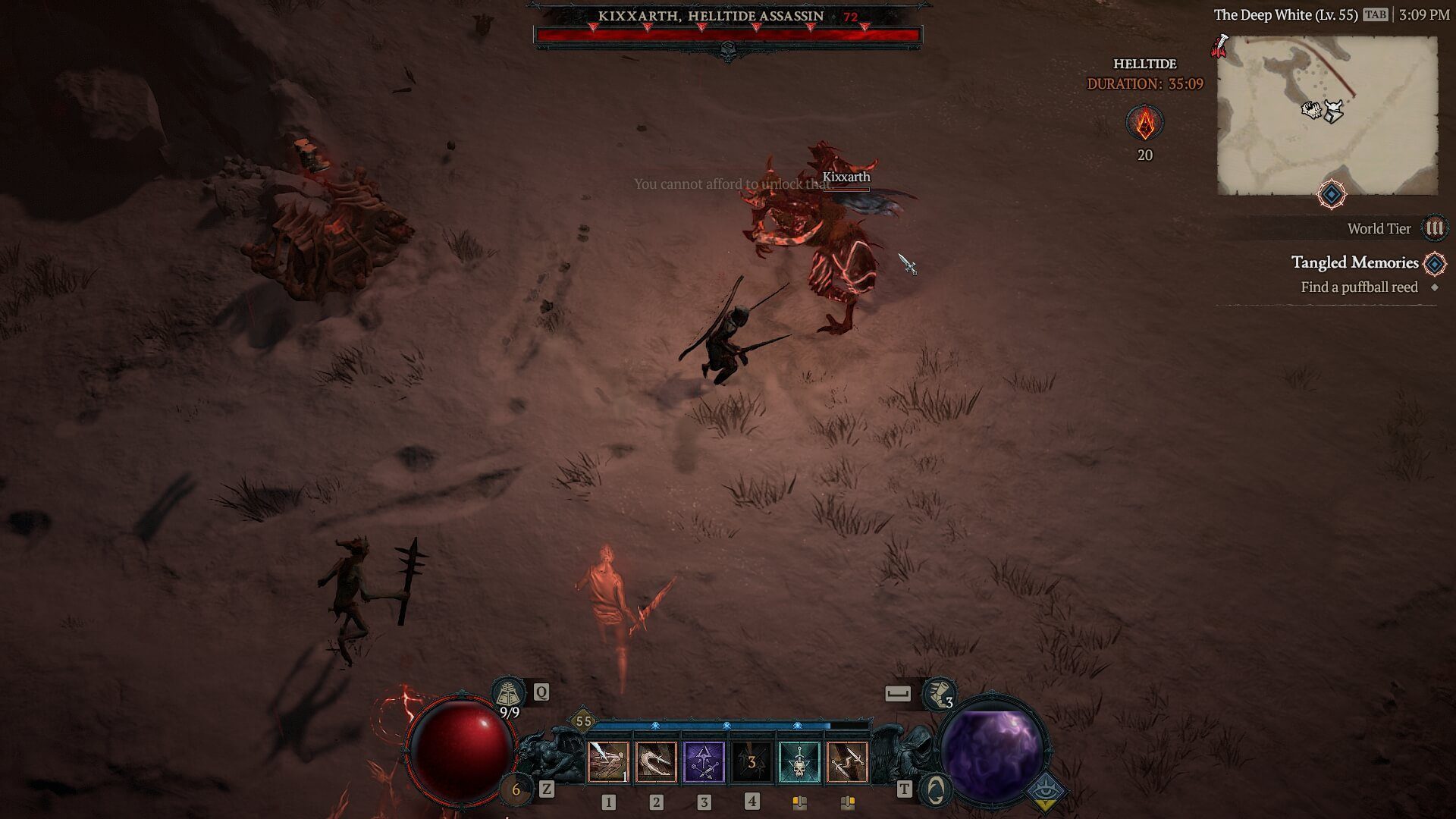Click the level 55 experience badge

click(x=583, y=721)
